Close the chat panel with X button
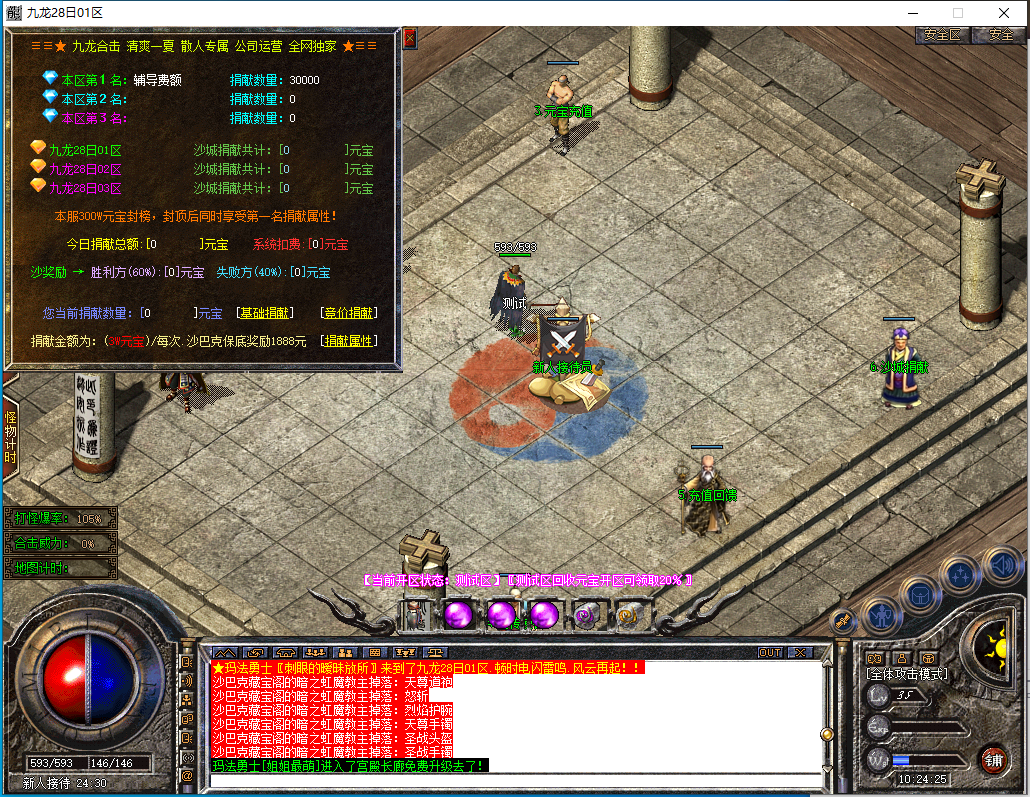1030x797 pixels. (x=800, y=652)
